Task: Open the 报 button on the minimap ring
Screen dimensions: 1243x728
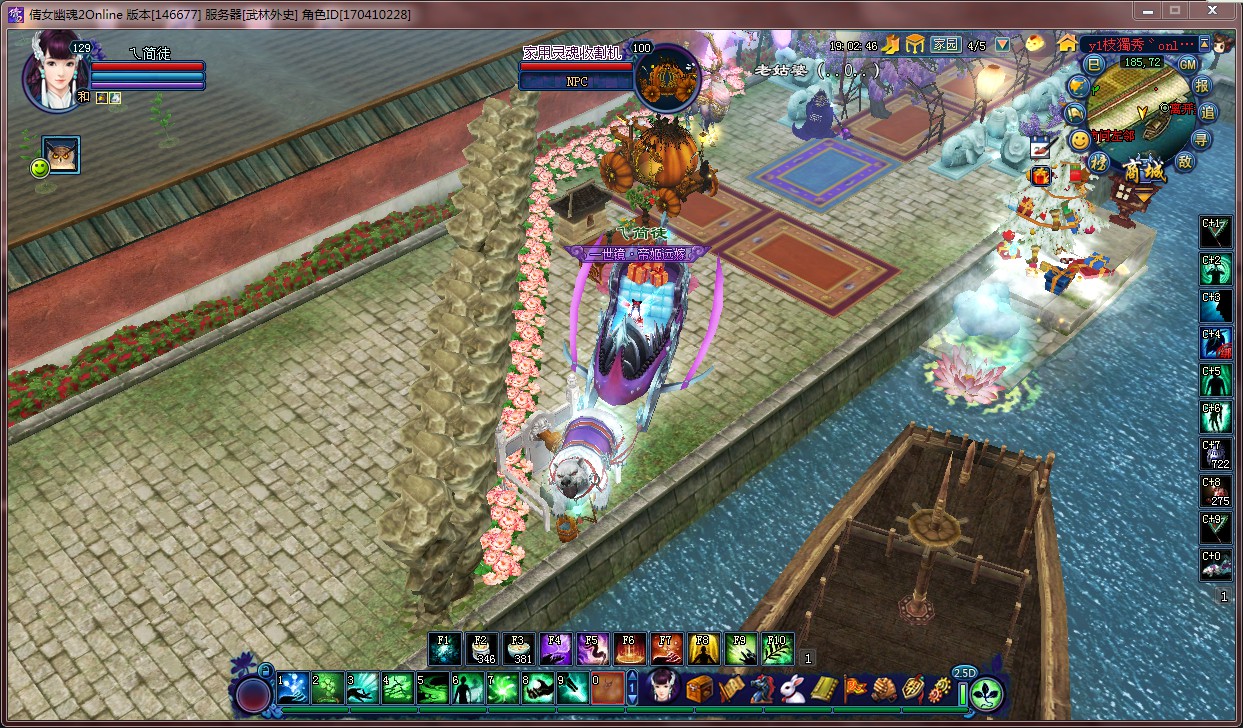Action: pyautogui.click(x=1202, y=85)
